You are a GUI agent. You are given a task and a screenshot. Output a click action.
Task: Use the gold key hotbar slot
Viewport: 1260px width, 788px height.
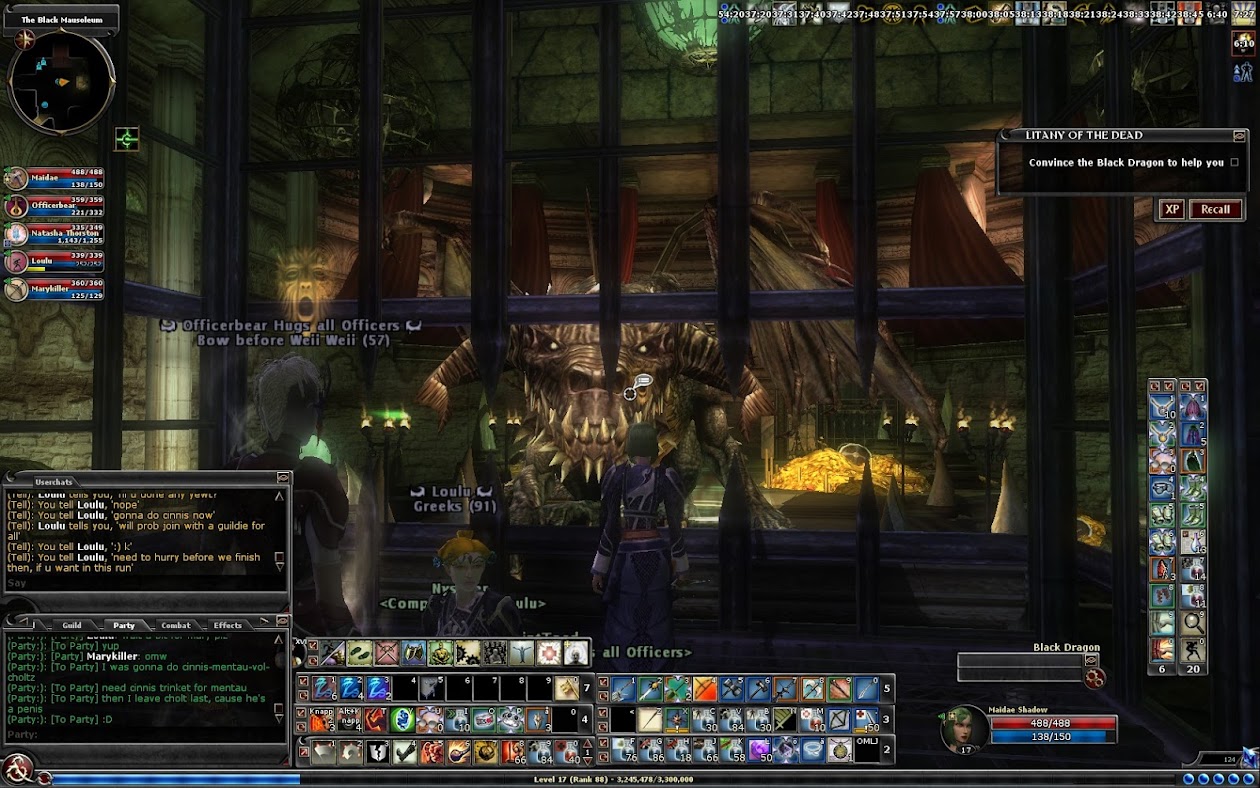click(566, 688)
